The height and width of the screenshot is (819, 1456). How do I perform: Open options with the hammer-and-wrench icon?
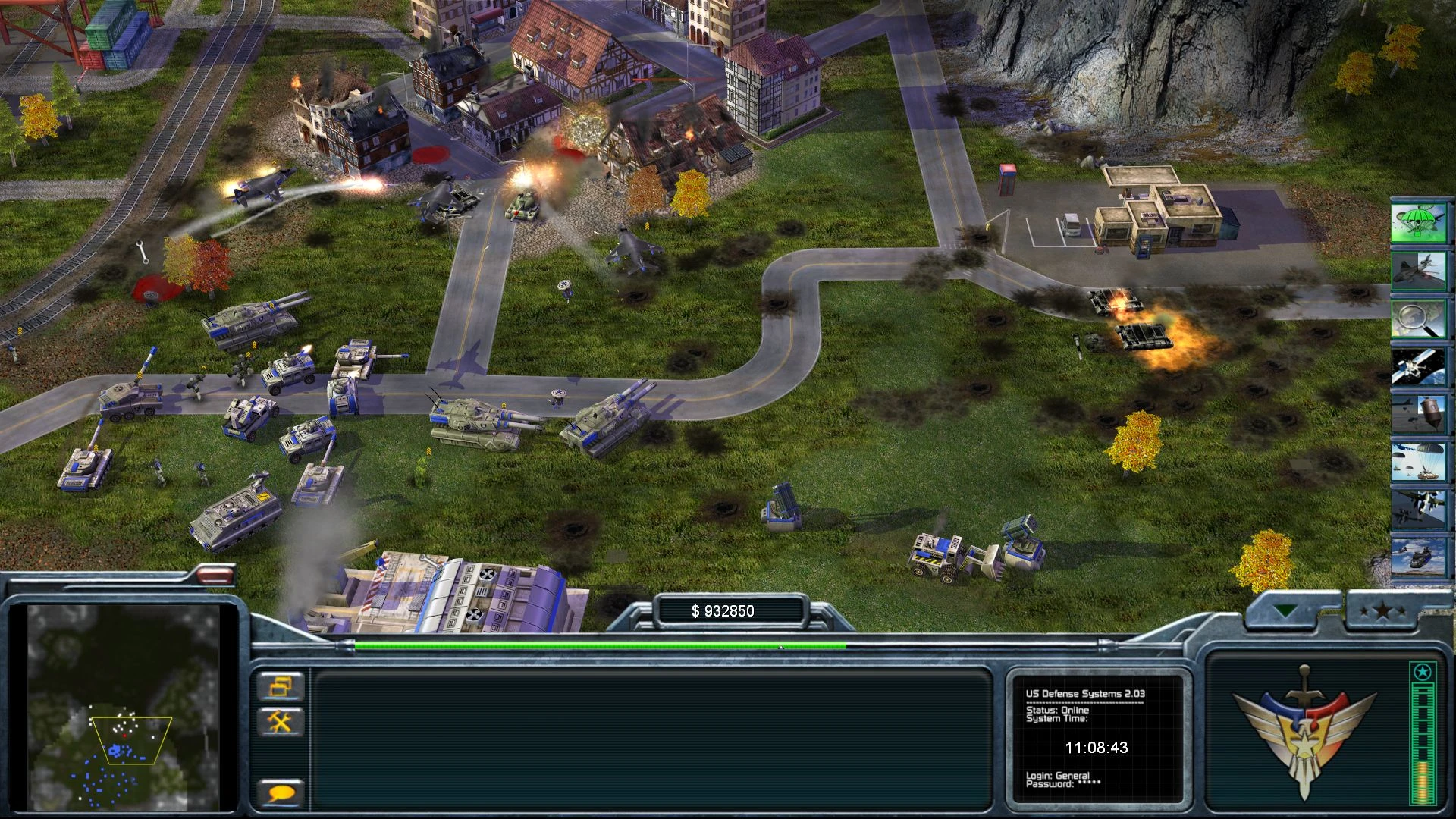[x=280, y=723]
